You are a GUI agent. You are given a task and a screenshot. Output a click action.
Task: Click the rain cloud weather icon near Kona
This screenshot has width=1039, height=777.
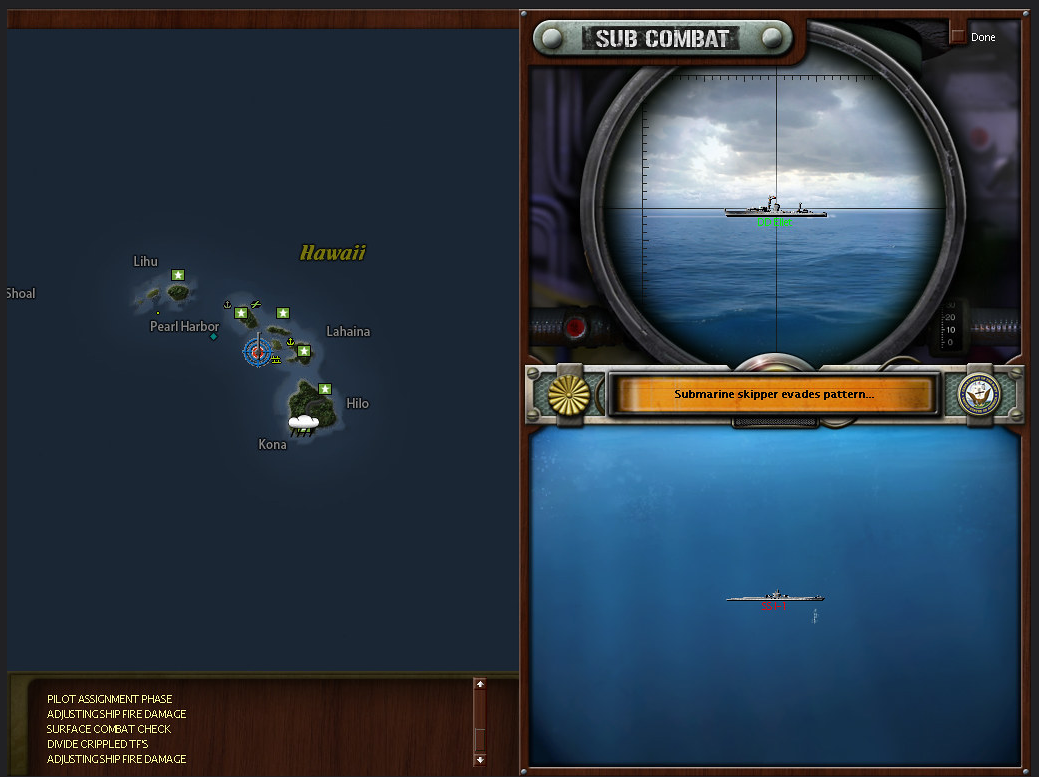pyautogui.click(x=303, y=424)
